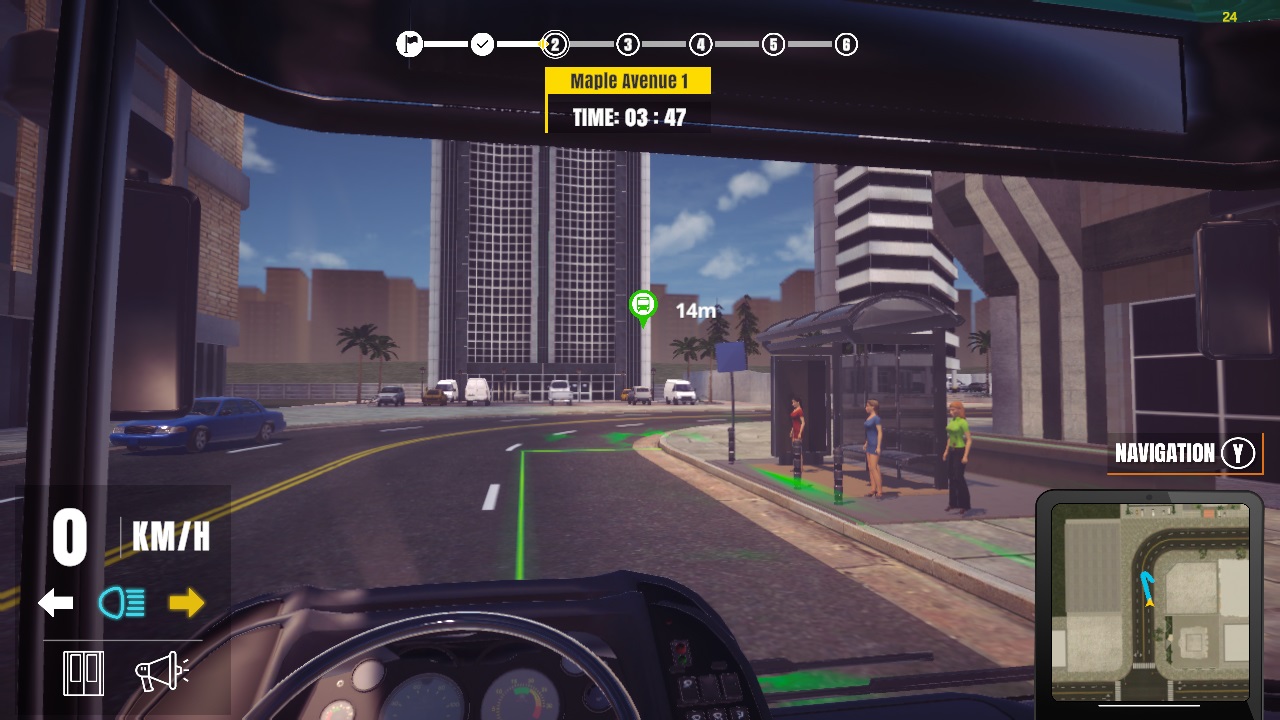Select stop 2 on the route progress bar
Screen dimensions: 1280x720
[554, 44]
